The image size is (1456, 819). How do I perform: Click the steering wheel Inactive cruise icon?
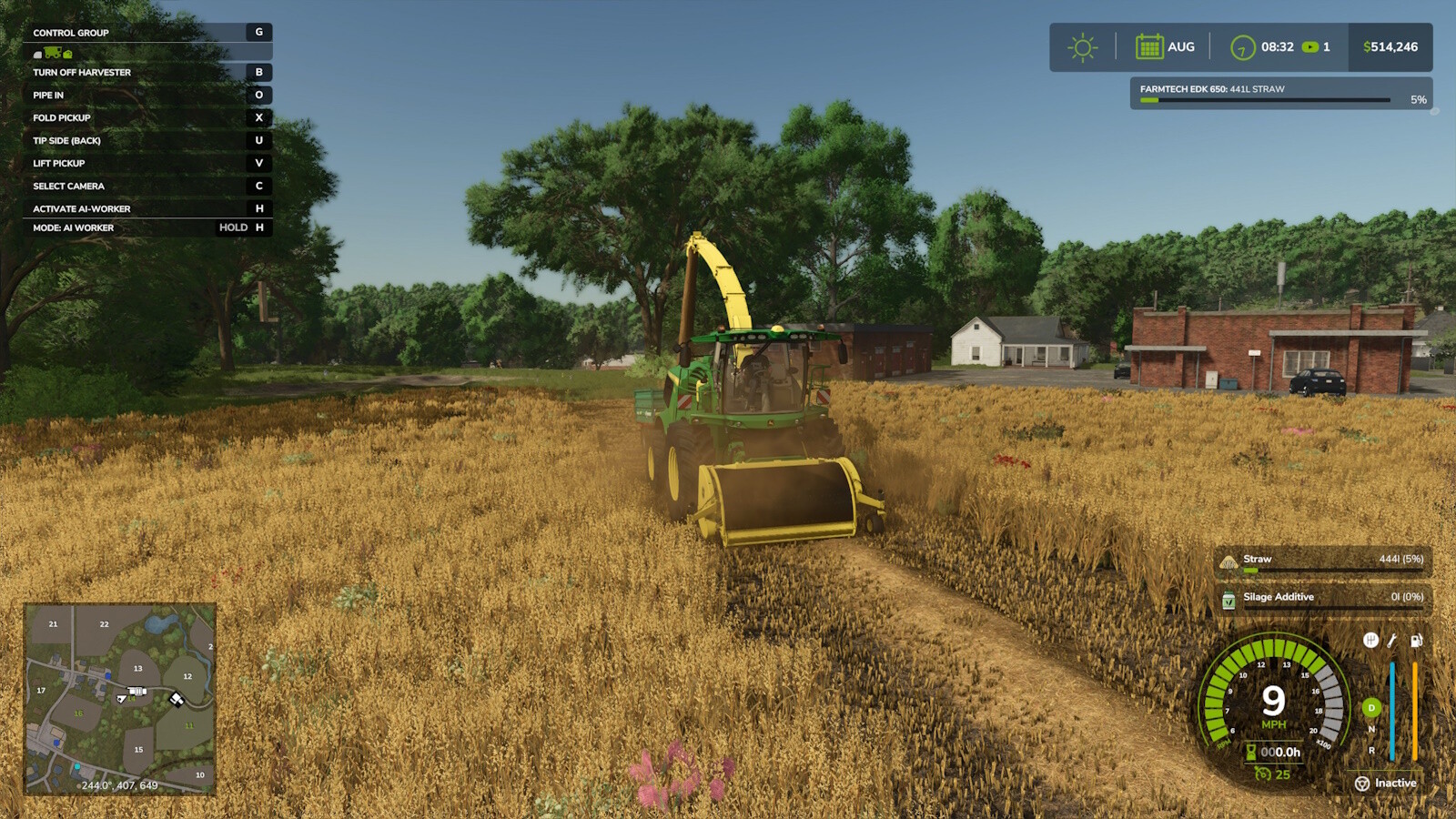(1362, 784)
